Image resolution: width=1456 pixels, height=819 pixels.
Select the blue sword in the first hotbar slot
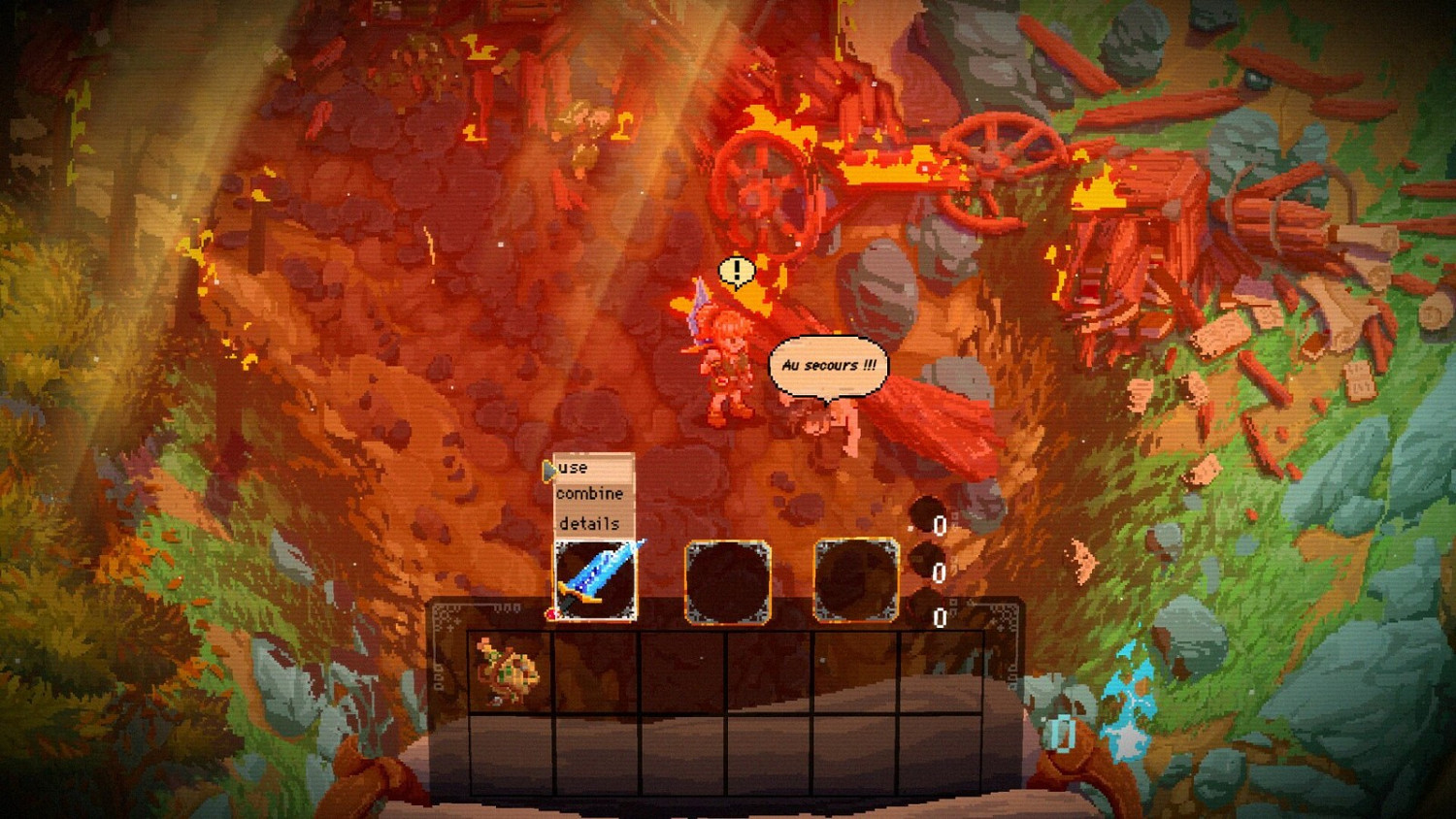594,580
